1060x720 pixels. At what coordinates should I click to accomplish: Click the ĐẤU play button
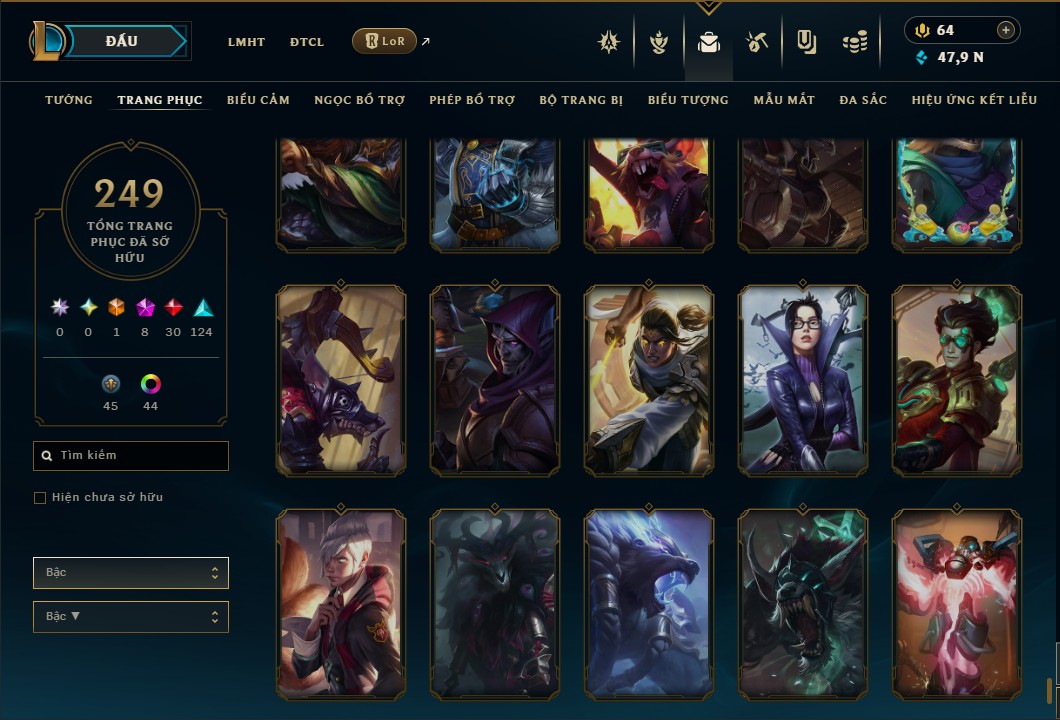[121, 41]
